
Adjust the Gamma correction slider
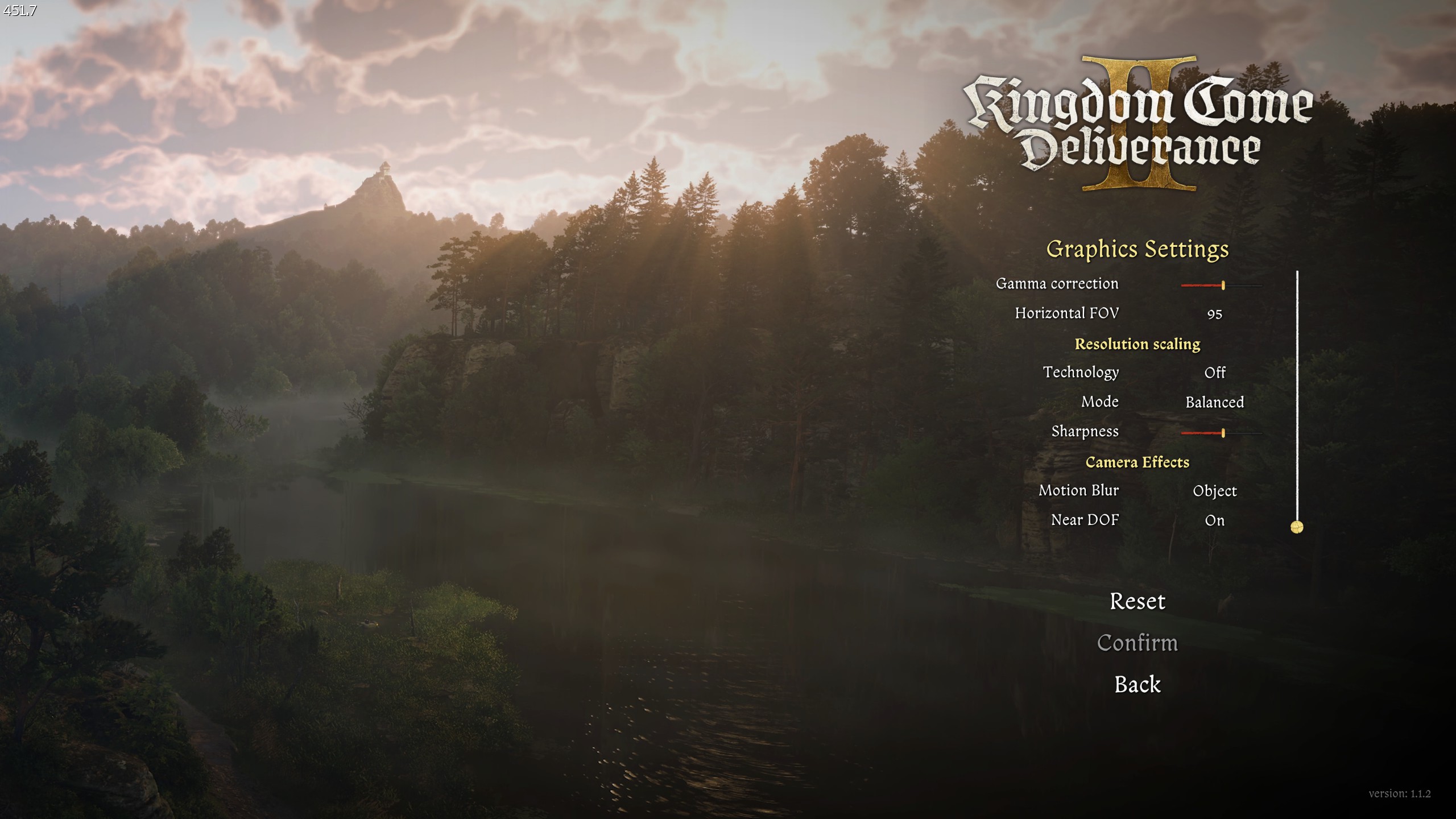coord(1222,285)
